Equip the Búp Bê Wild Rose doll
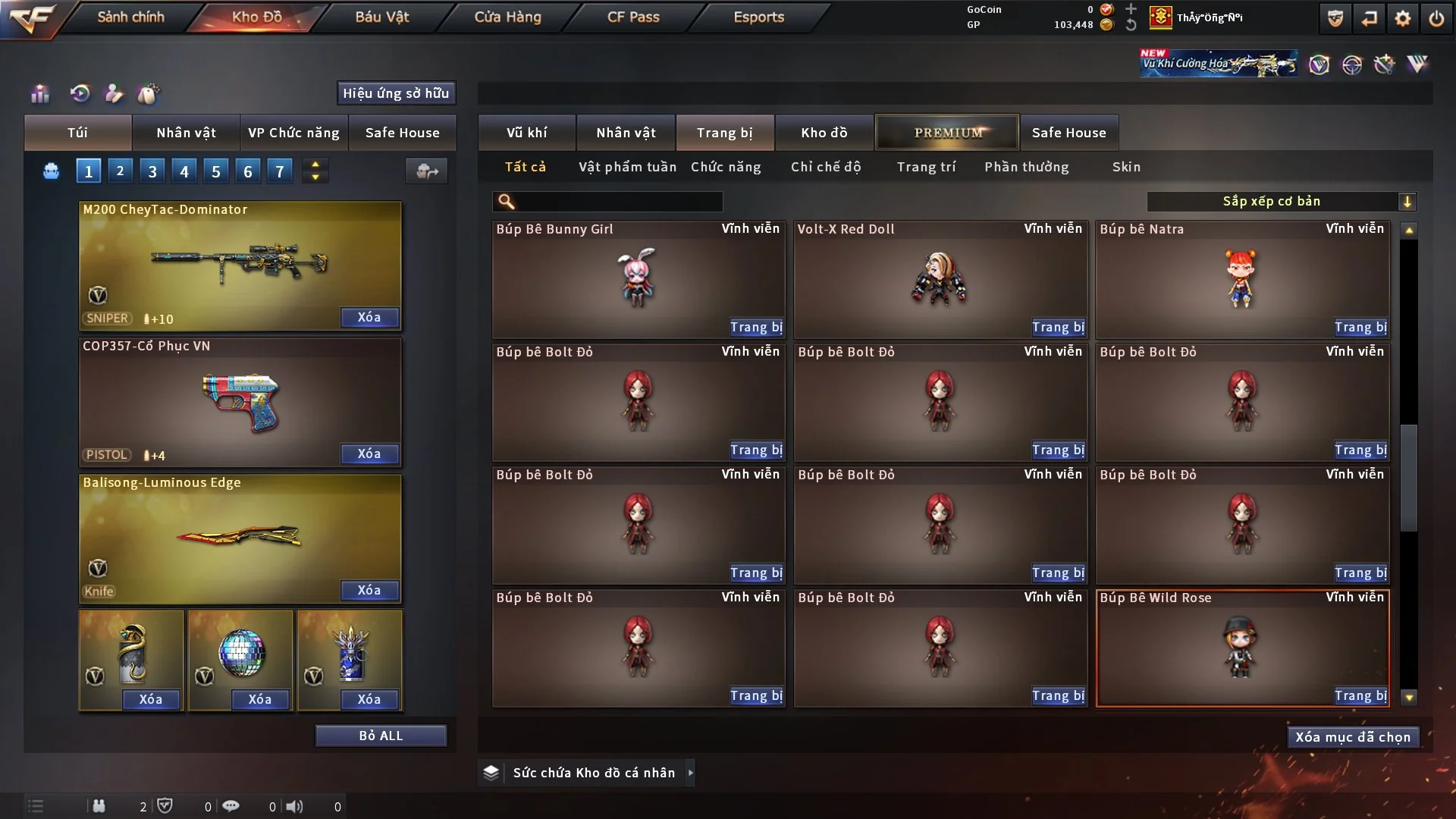This screenshot has width=1456, height=819. (1360, 696)
